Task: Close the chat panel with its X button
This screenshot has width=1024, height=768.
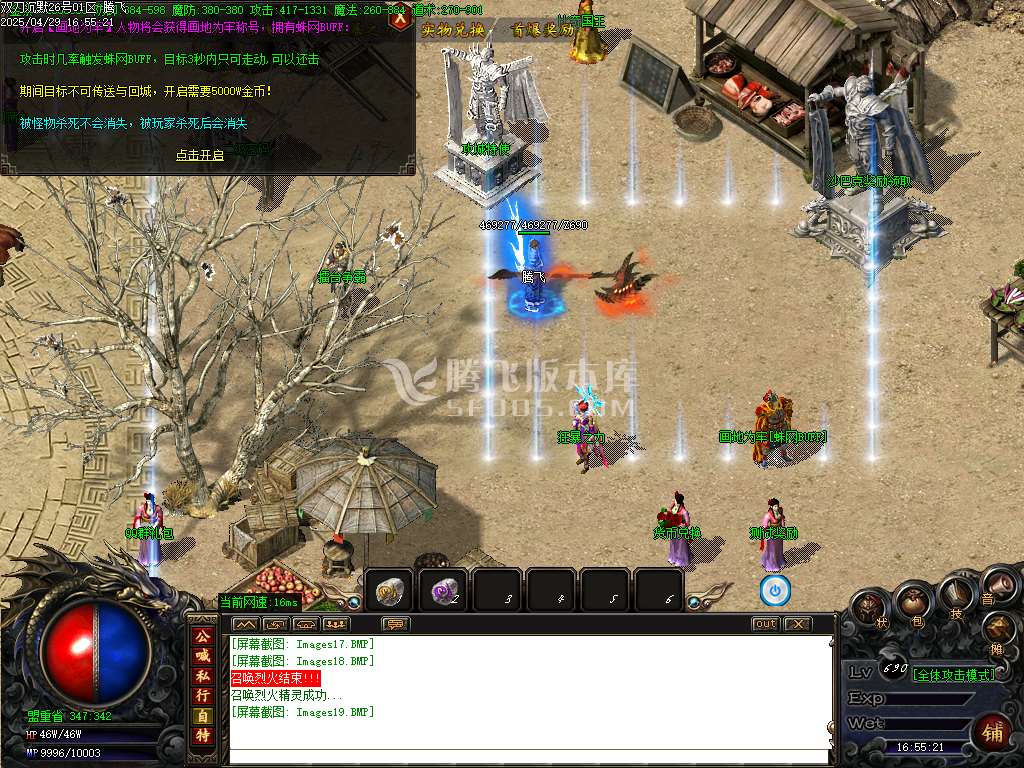Action: point(797,624)
